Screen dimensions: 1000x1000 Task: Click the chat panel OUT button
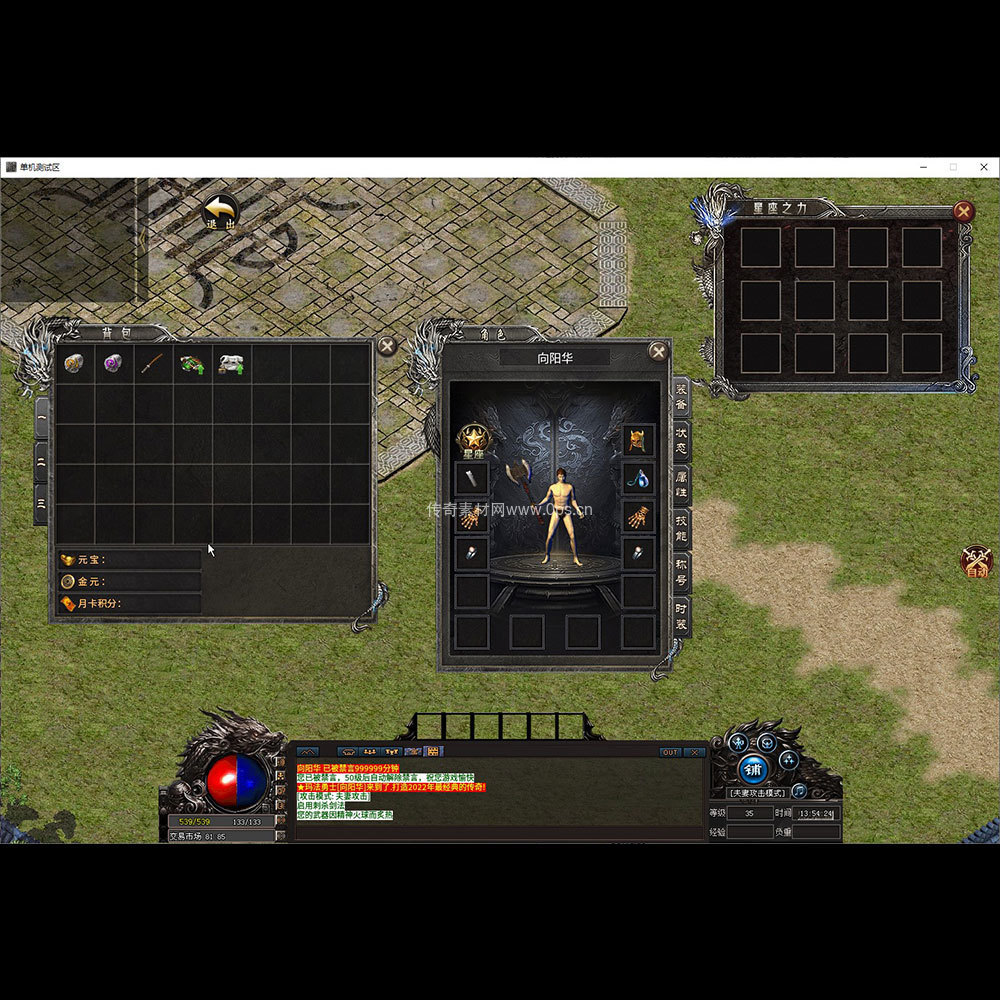(x=670, y=752)
